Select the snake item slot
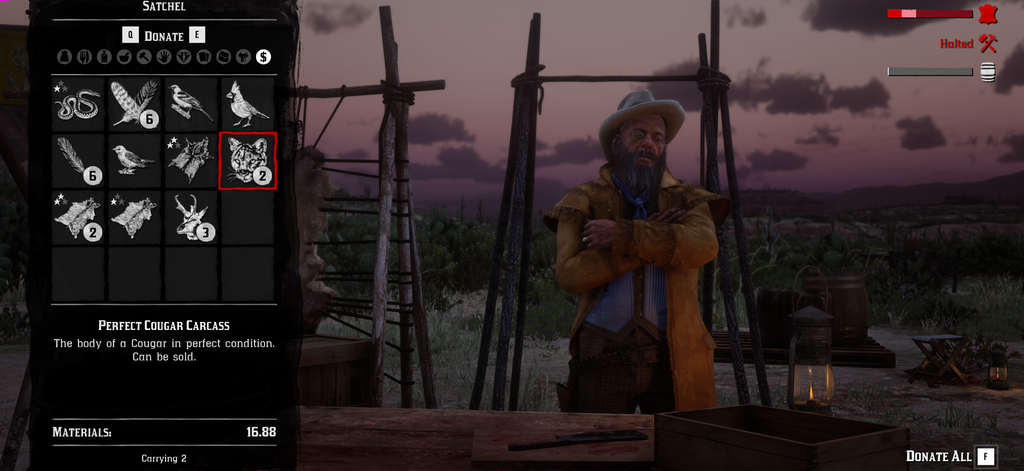Viewport: 1024px width, 471px height. [x=79, y=104]
